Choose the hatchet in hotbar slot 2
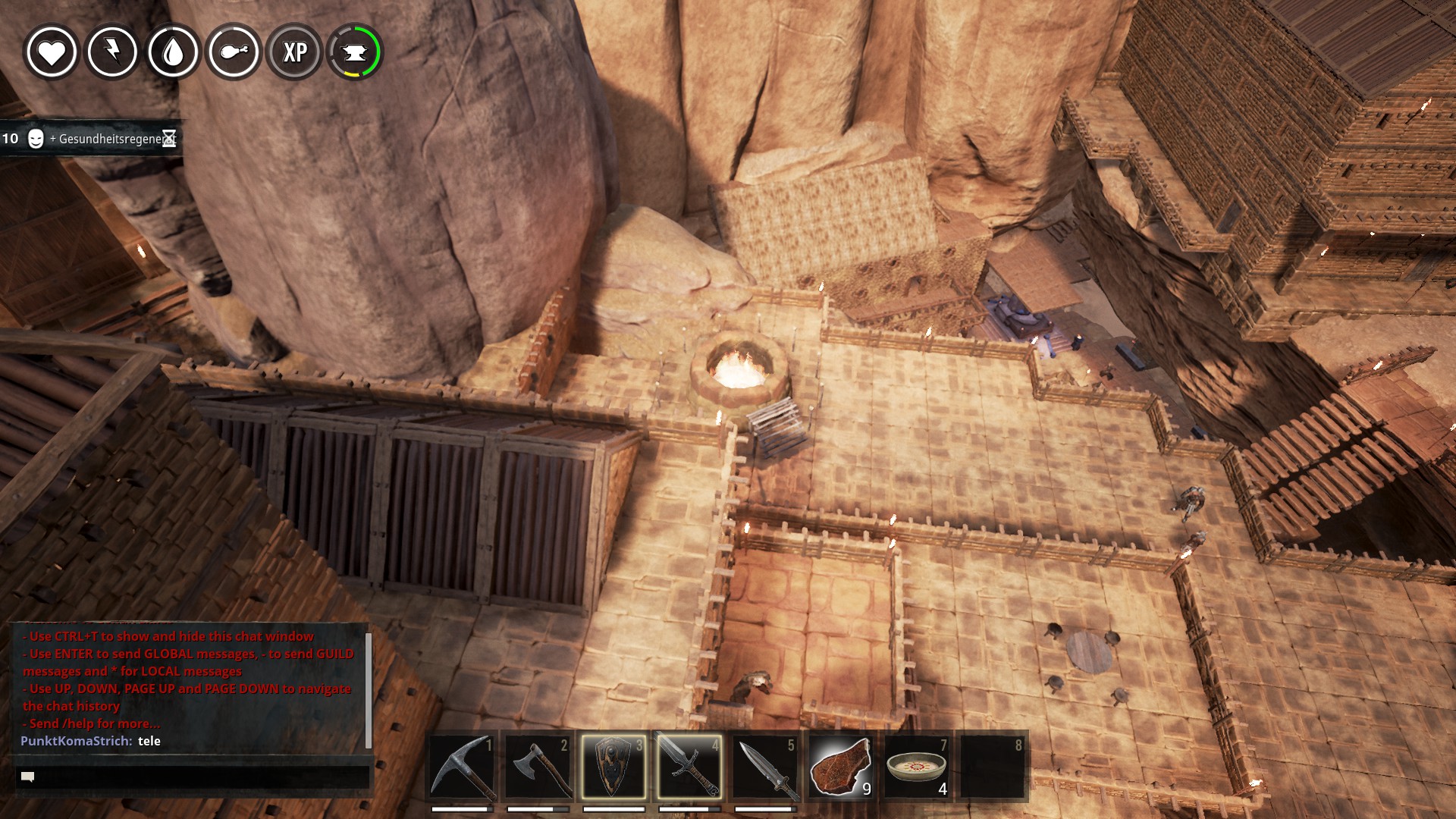This screenshot has width=1456, height=819. tap(538, 767)
